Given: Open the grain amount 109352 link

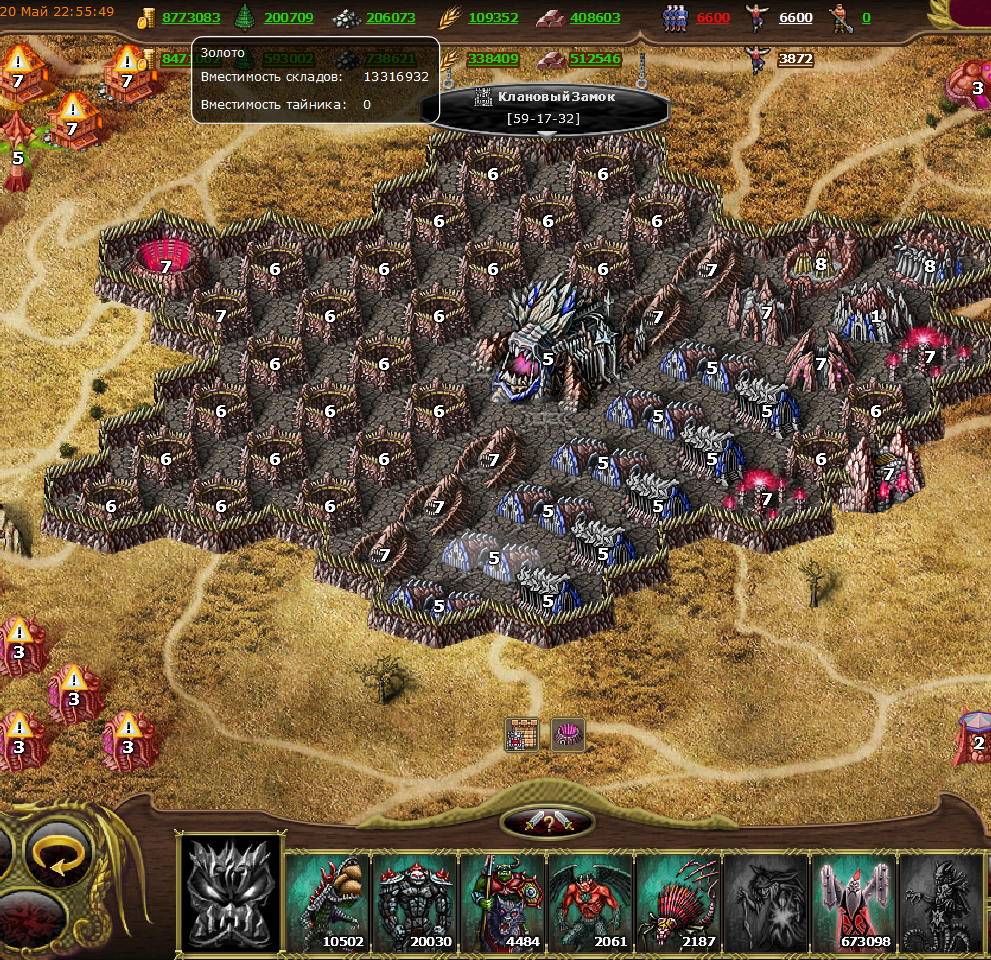Looking at the screenshot, I should click(x=493, y=18).
